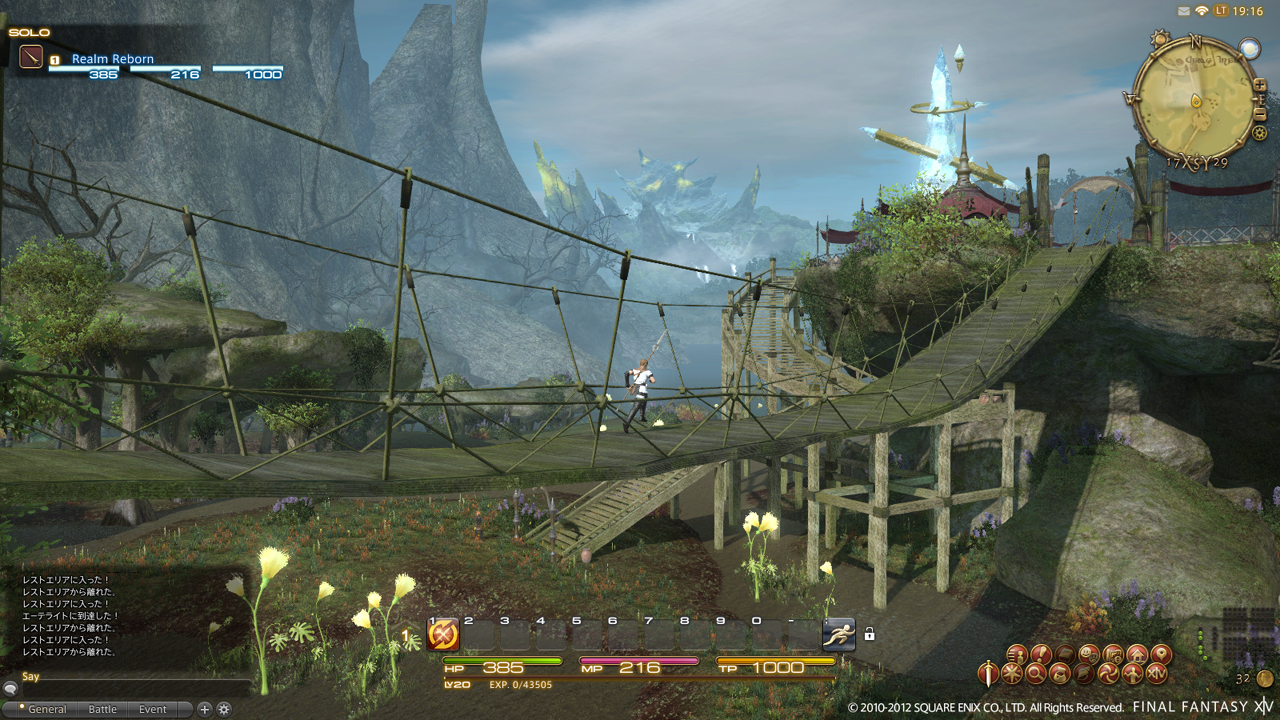Open the house icon menu

tap(1137, 654)
